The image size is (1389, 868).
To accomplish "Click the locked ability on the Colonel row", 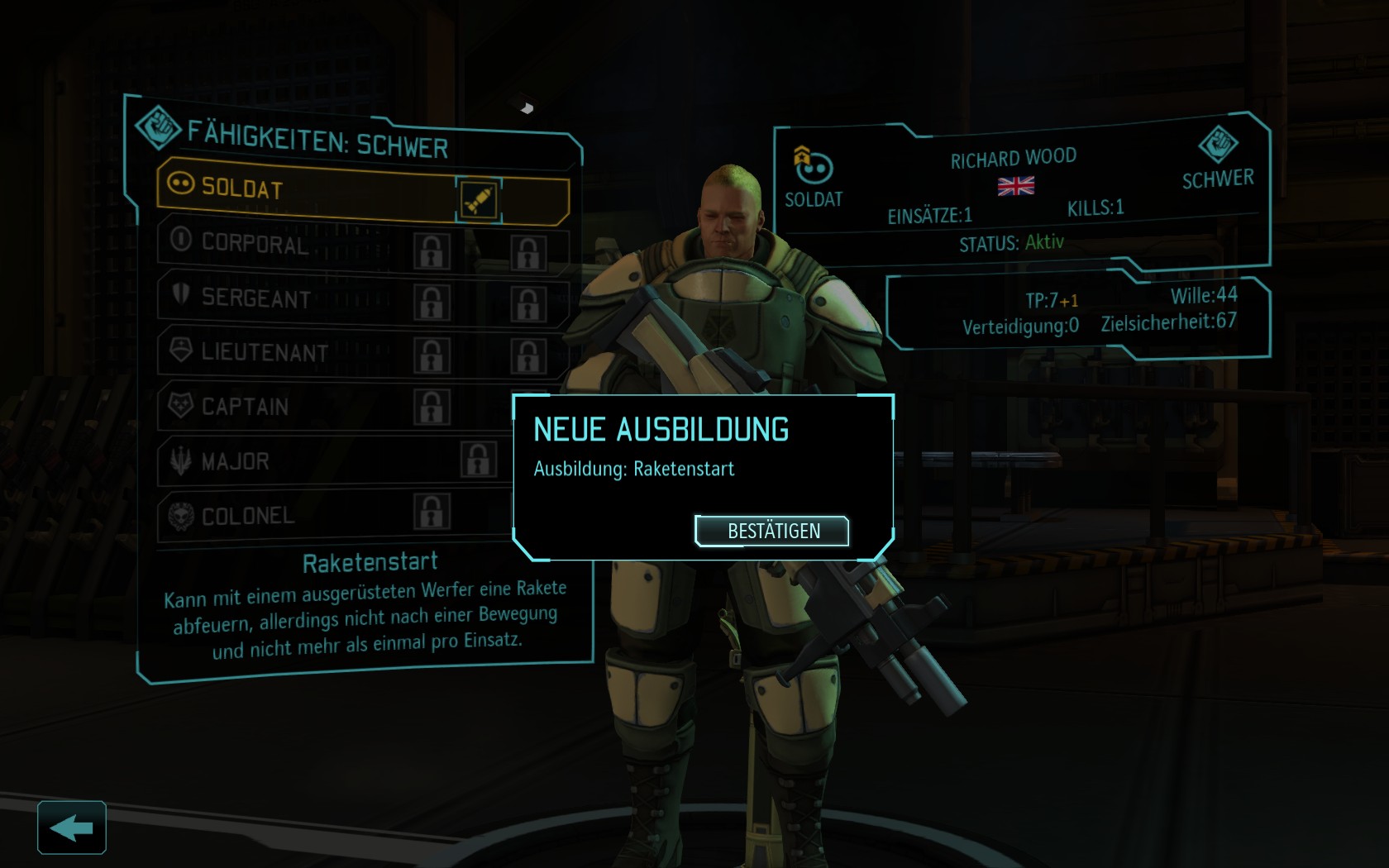I will pos(432,512).
